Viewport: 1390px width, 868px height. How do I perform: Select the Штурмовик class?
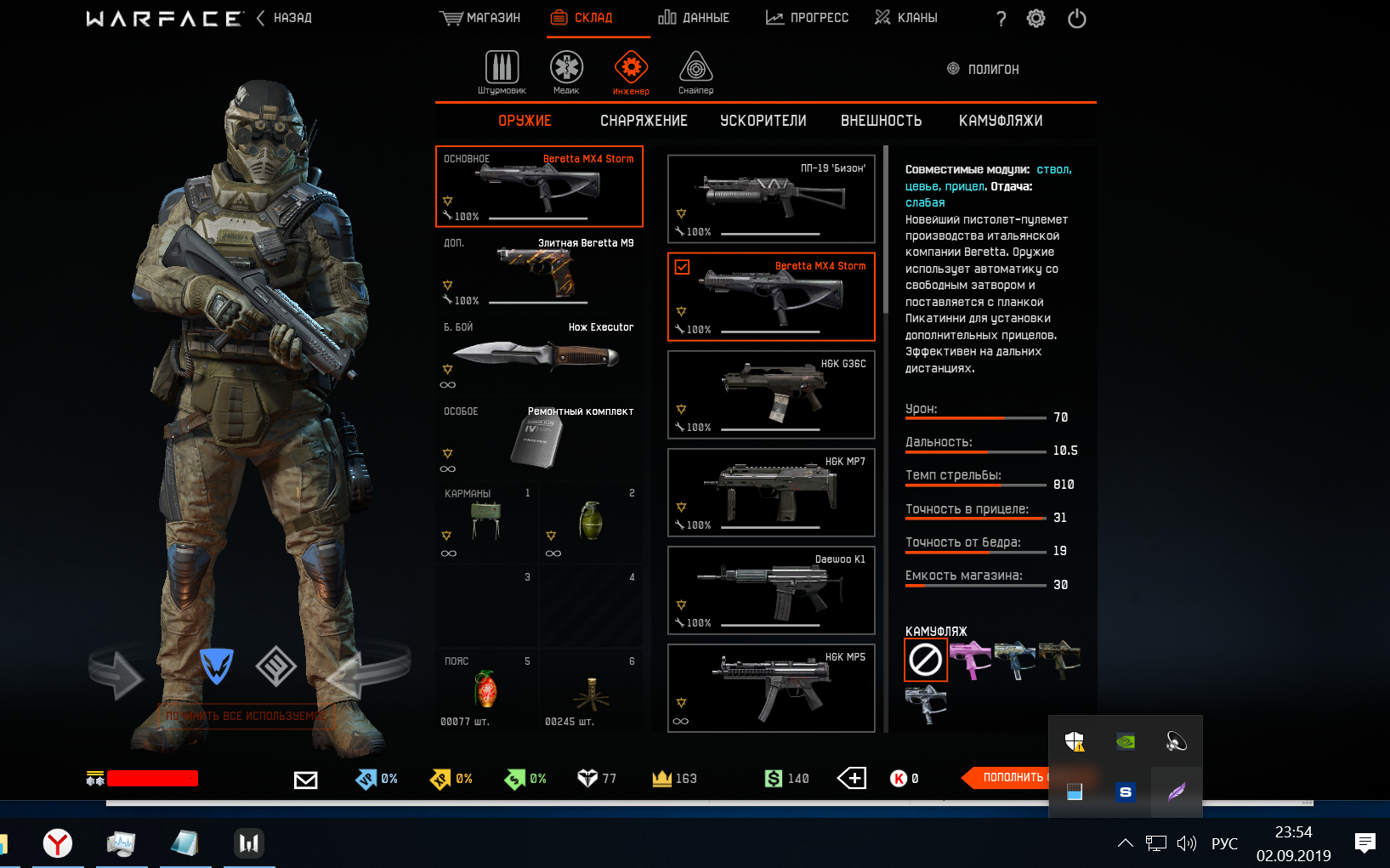click(502, 71)
